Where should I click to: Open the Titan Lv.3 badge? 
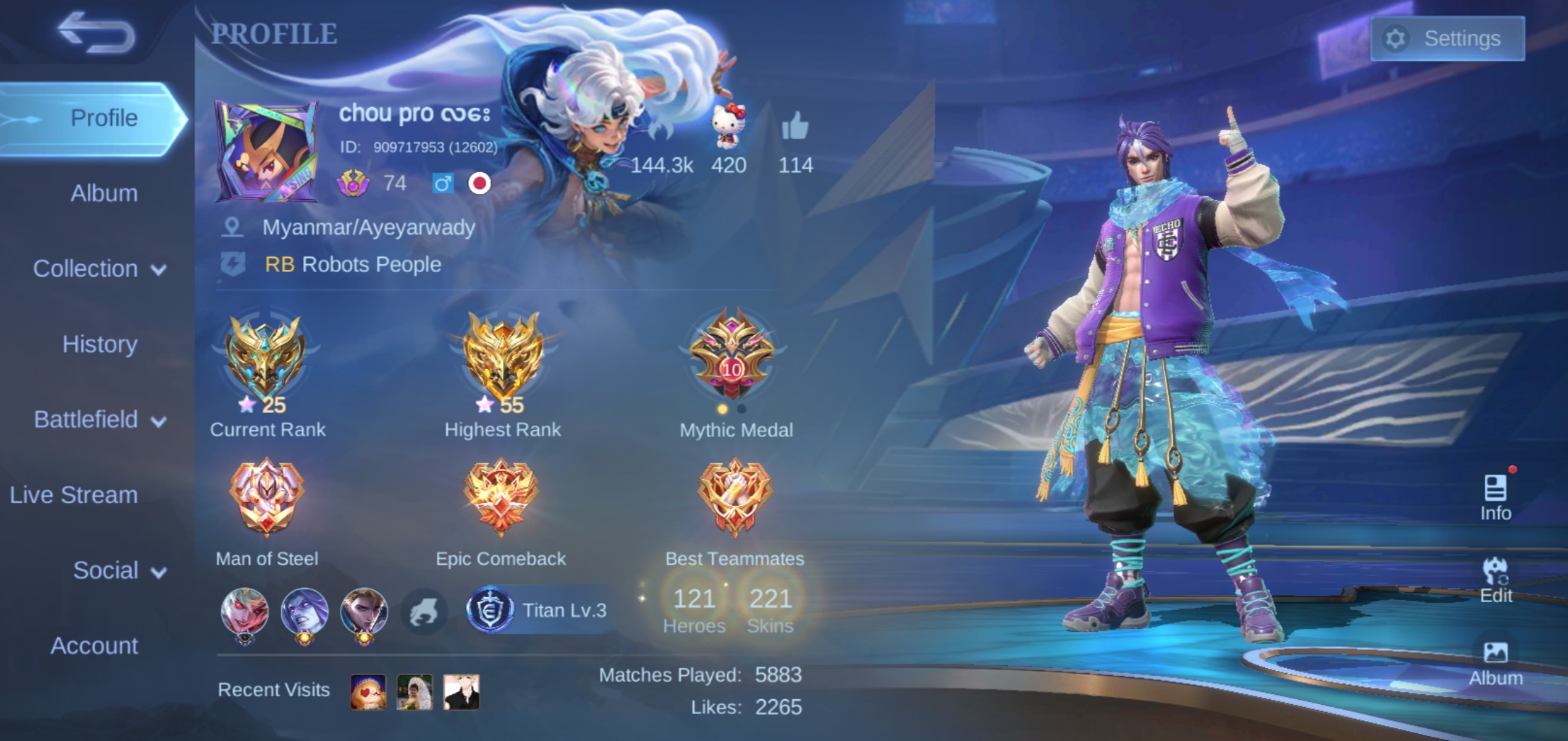pos(539,610)
